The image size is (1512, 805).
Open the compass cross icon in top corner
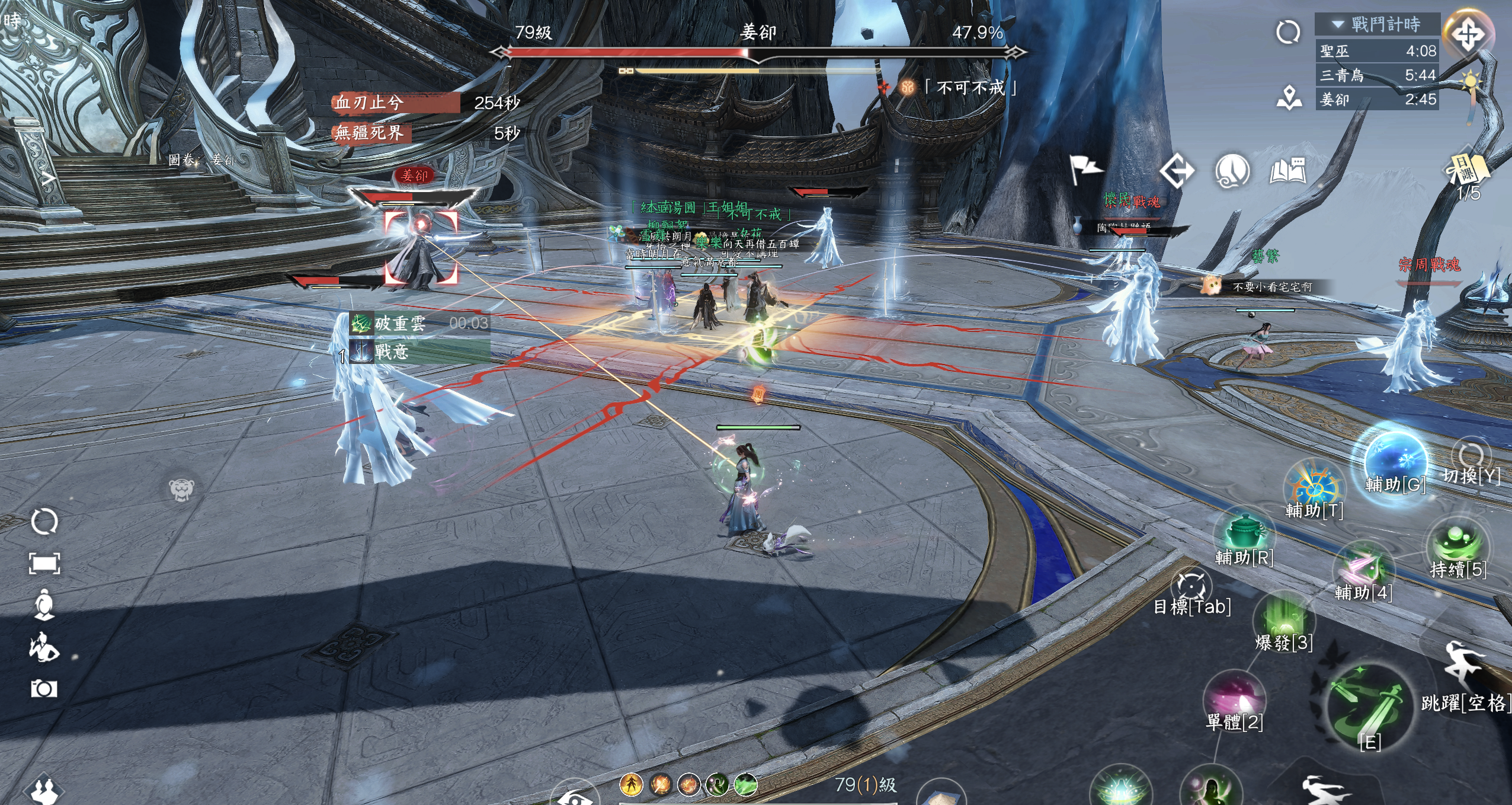[x=1468, y=35]
